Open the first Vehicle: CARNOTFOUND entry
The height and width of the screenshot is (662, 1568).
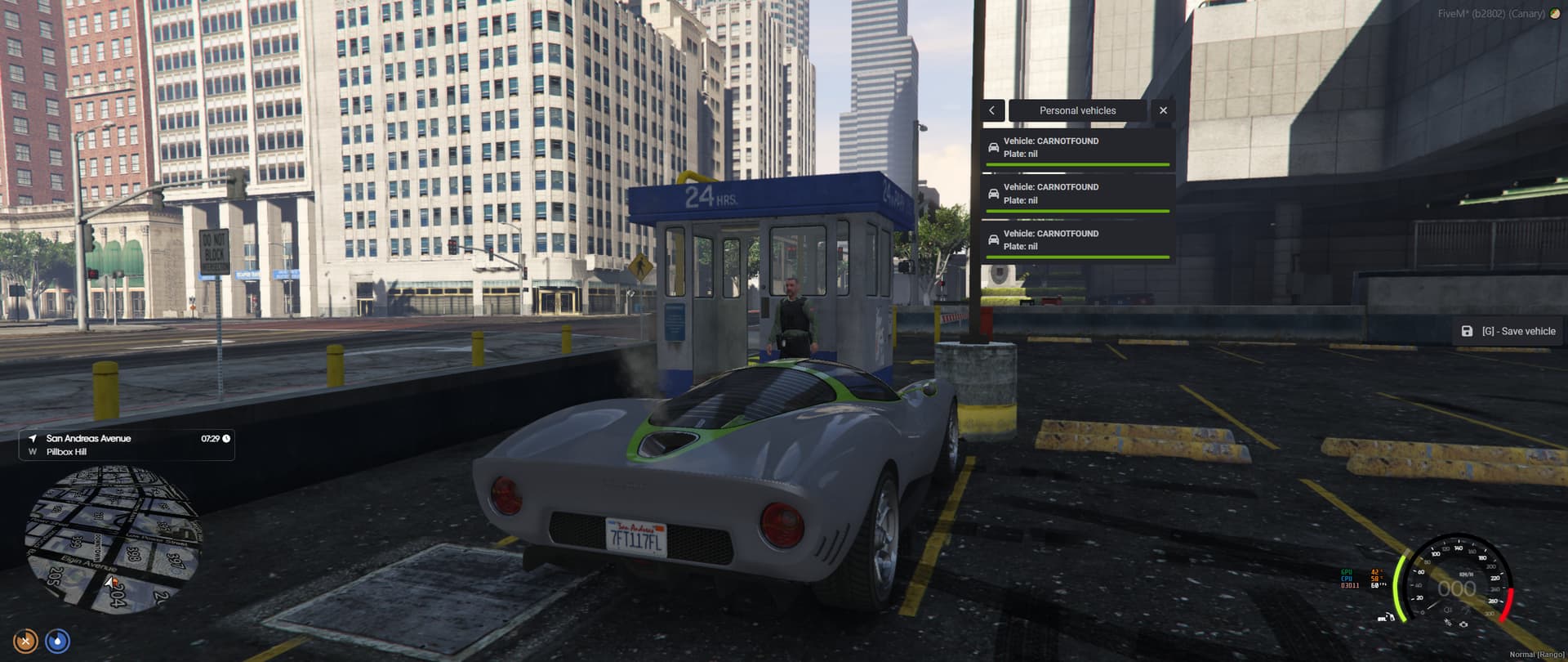(1078, 147)
